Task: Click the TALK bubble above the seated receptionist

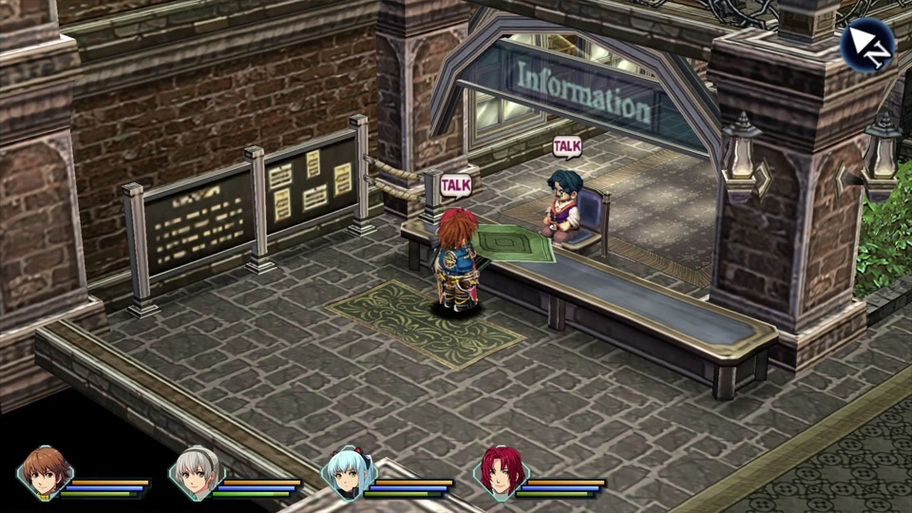Action: tap(567, 148)
